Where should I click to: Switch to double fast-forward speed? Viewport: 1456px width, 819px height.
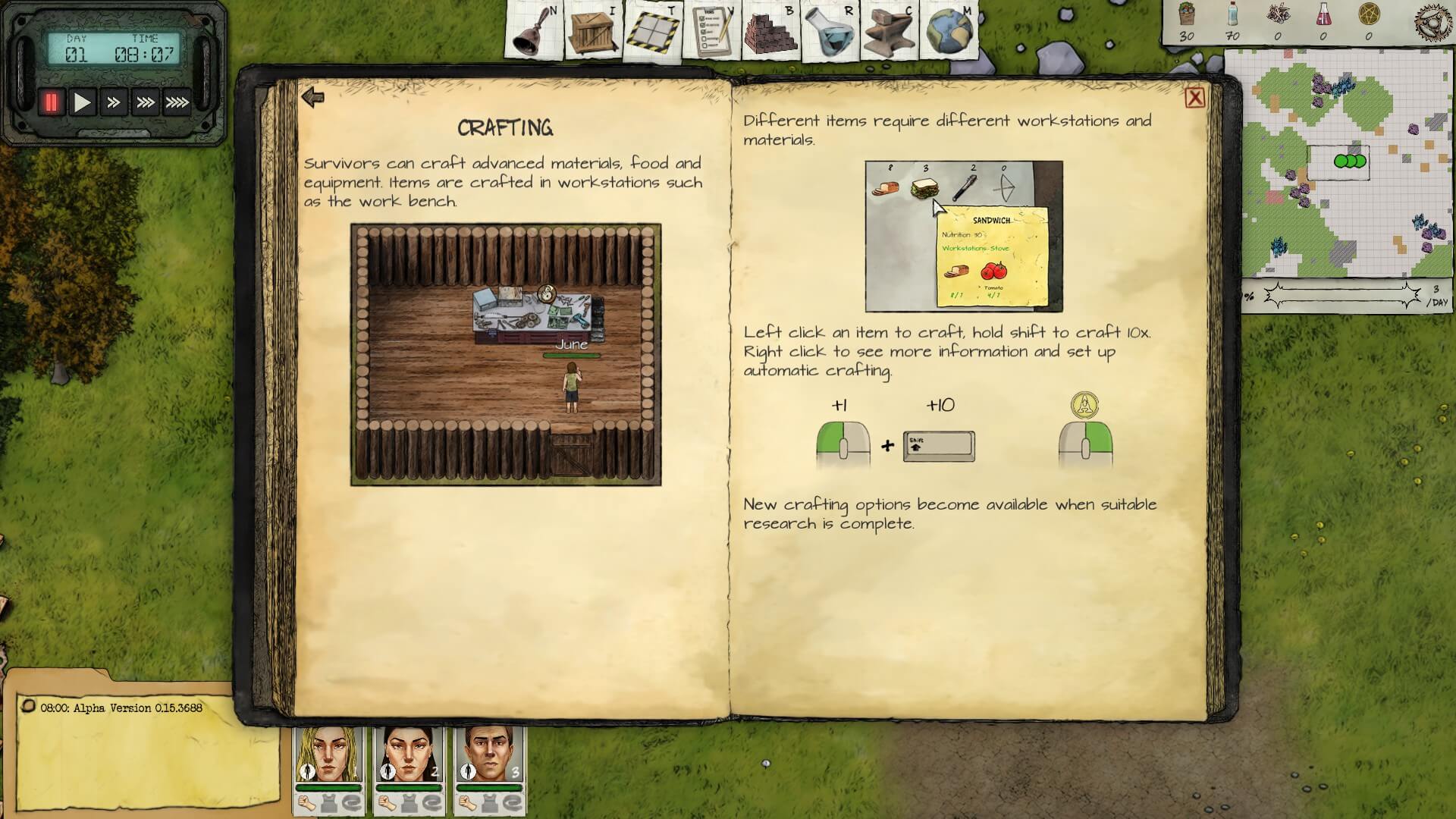114,102
